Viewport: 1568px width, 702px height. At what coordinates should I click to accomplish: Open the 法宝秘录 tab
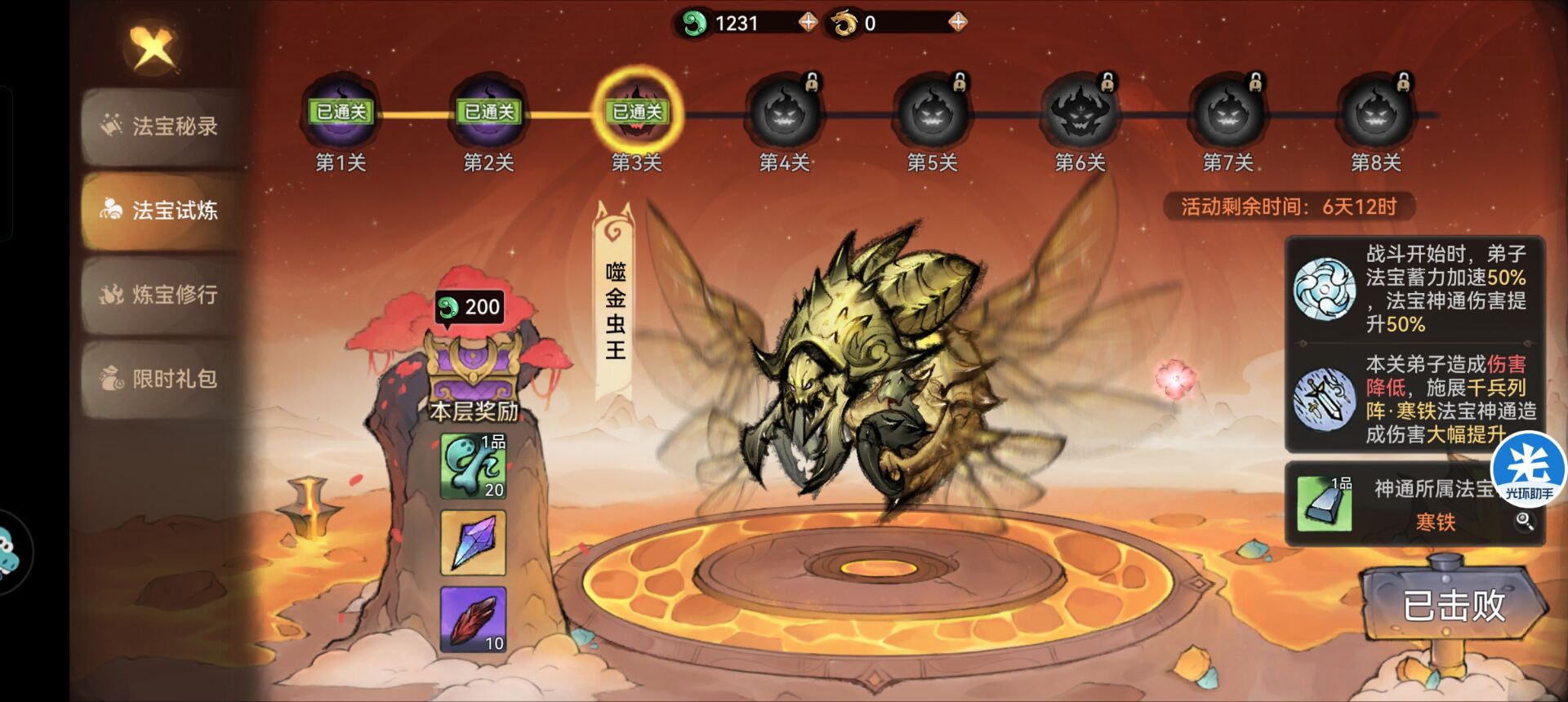click(x=163, y=126)
